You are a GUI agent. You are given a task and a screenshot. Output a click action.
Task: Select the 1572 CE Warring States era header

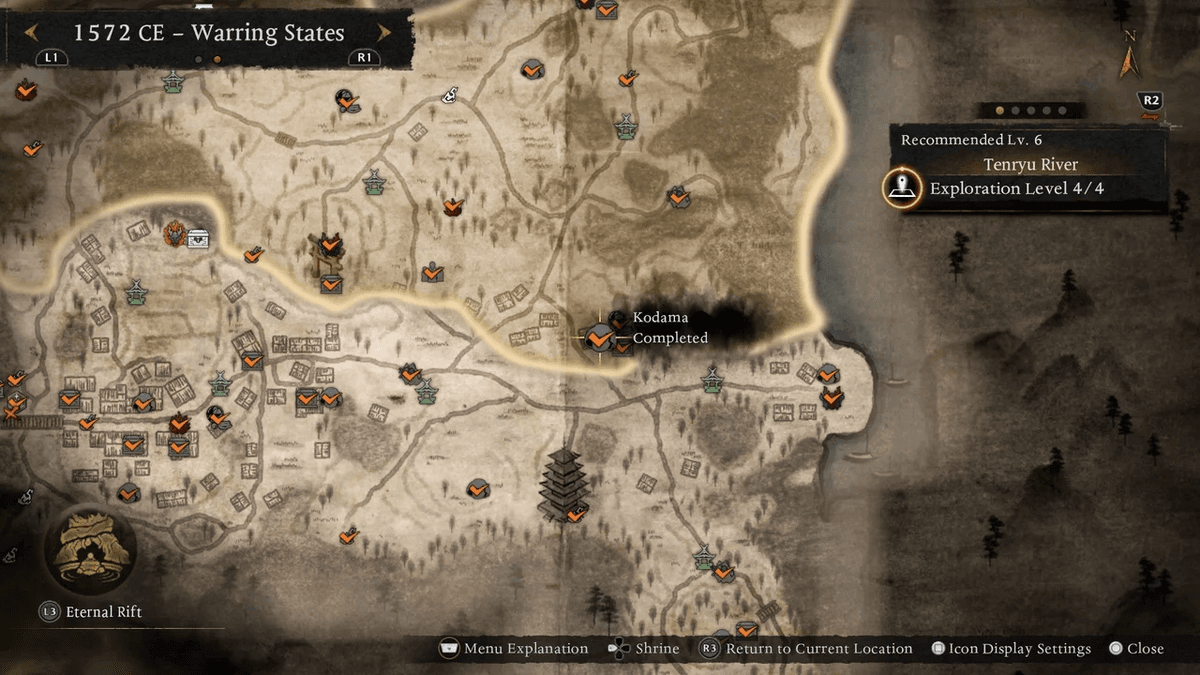pyautogui.click(x=208, y=34)
